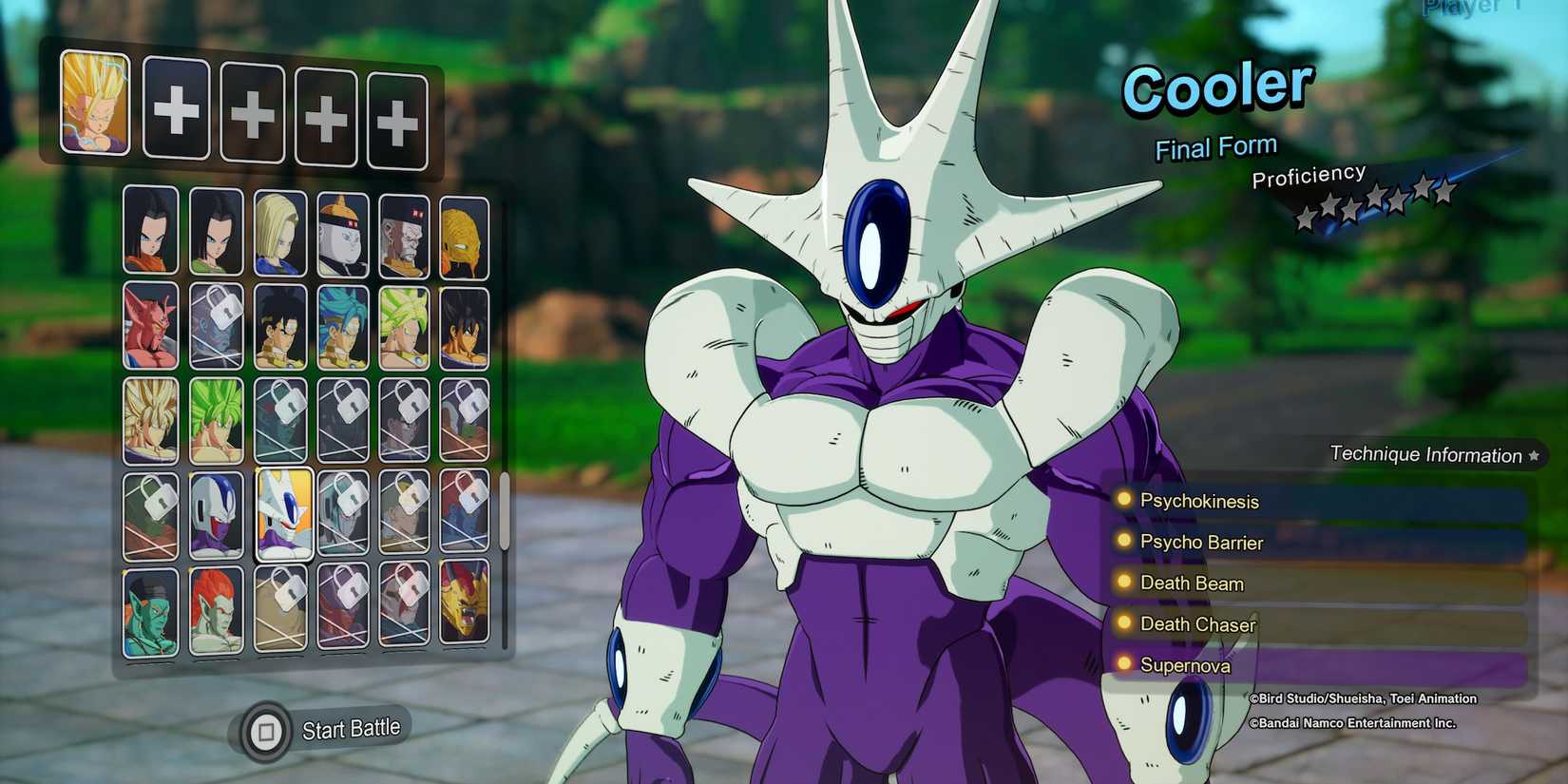This screenshot has width=1568, height=784.
Task: Select Cooler's base form portrait
Action: 217,515
